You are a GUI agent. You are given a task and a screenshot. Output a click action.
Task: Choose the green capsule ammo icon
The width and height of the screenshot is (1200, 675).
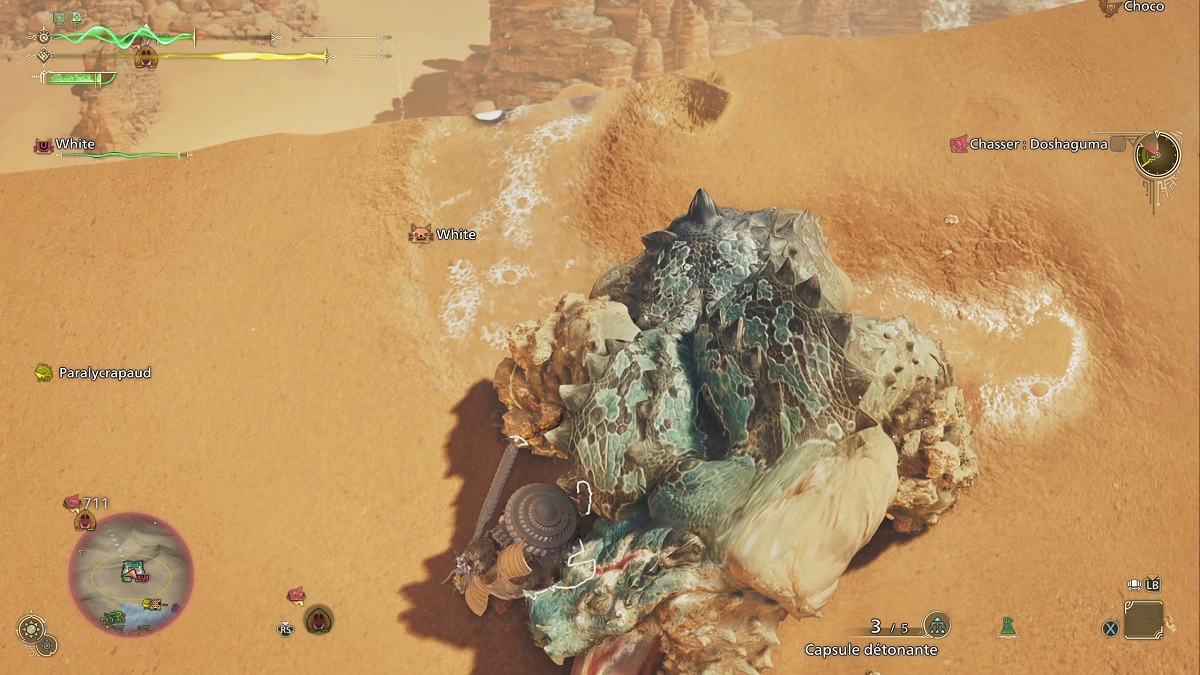point(1006,627)
